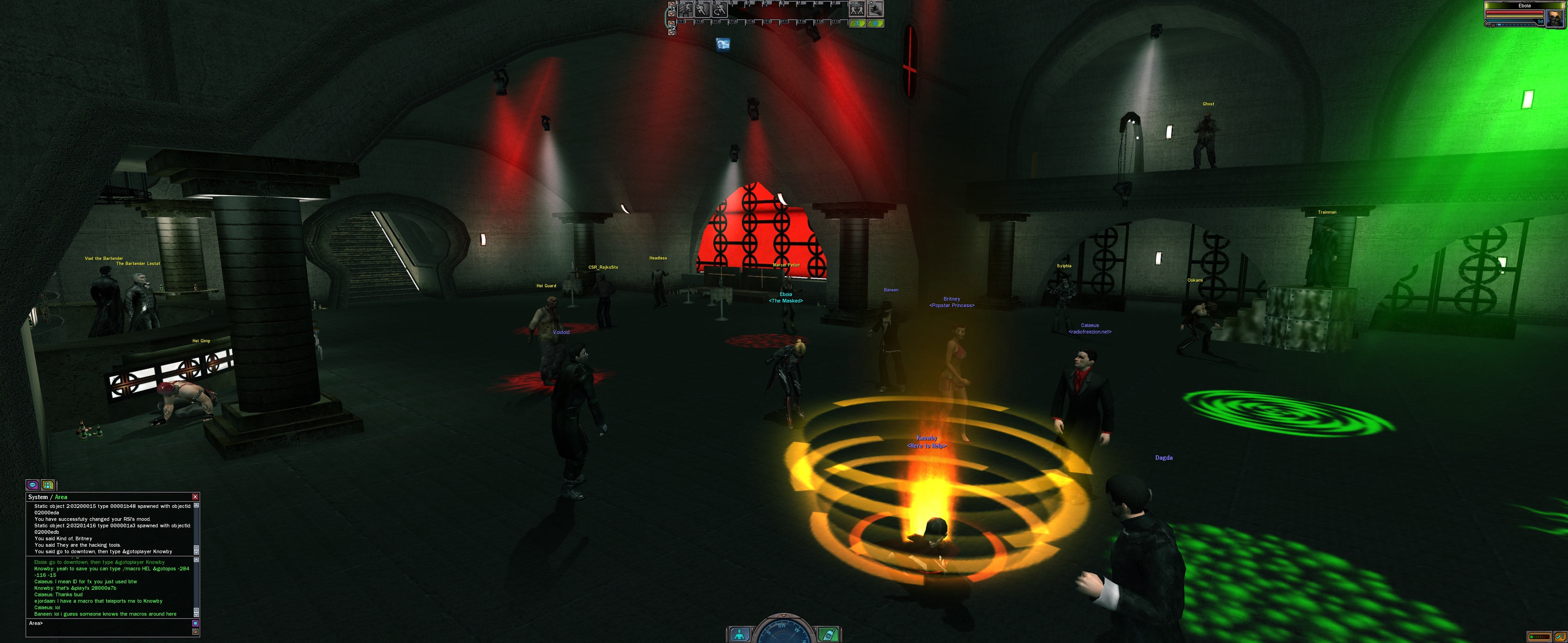
Task: Close the System / Area chat window
Action: (x=195, y=497)
